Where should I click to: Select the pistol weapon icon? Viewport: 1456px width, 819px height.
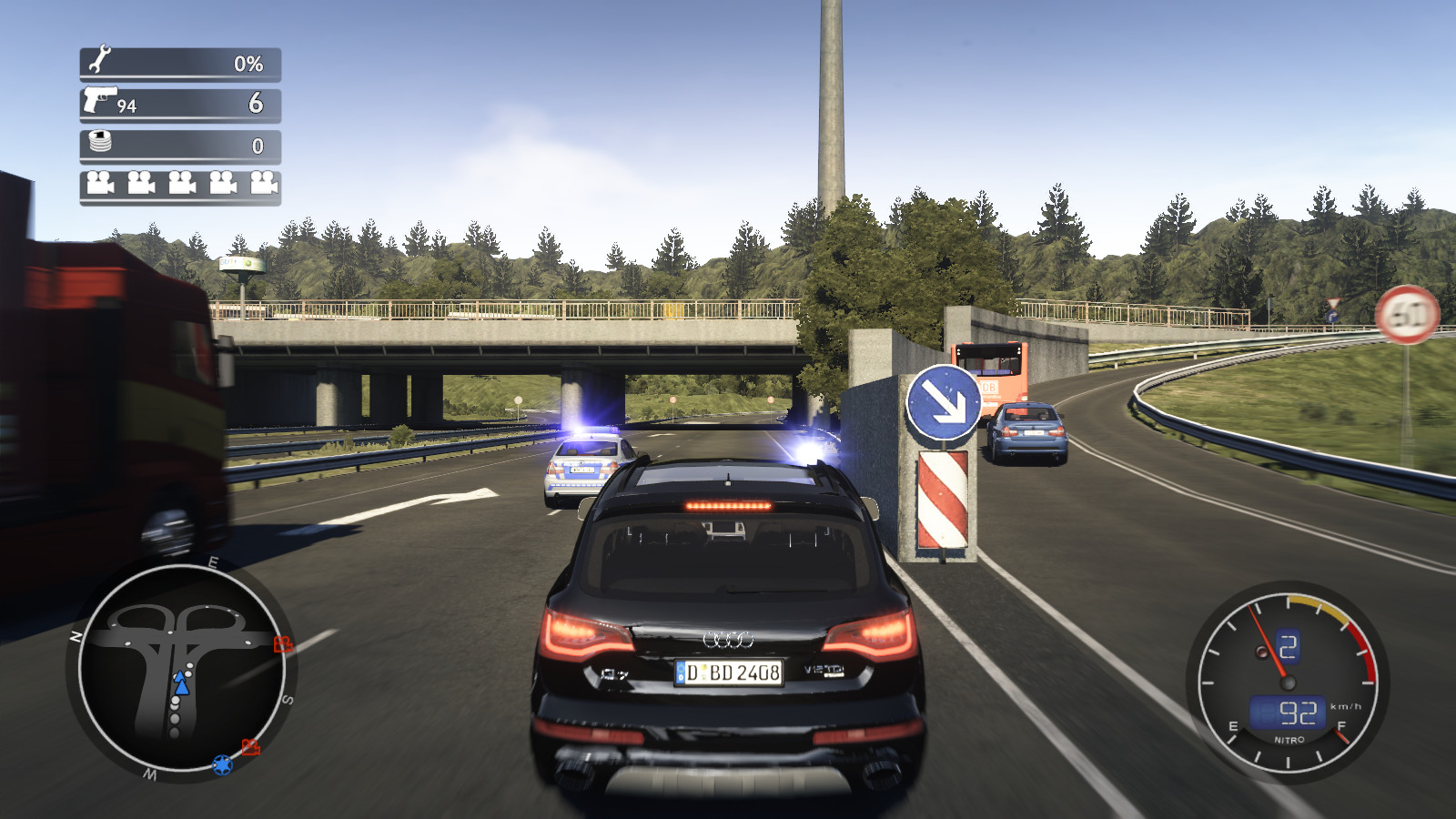[99, 98]
